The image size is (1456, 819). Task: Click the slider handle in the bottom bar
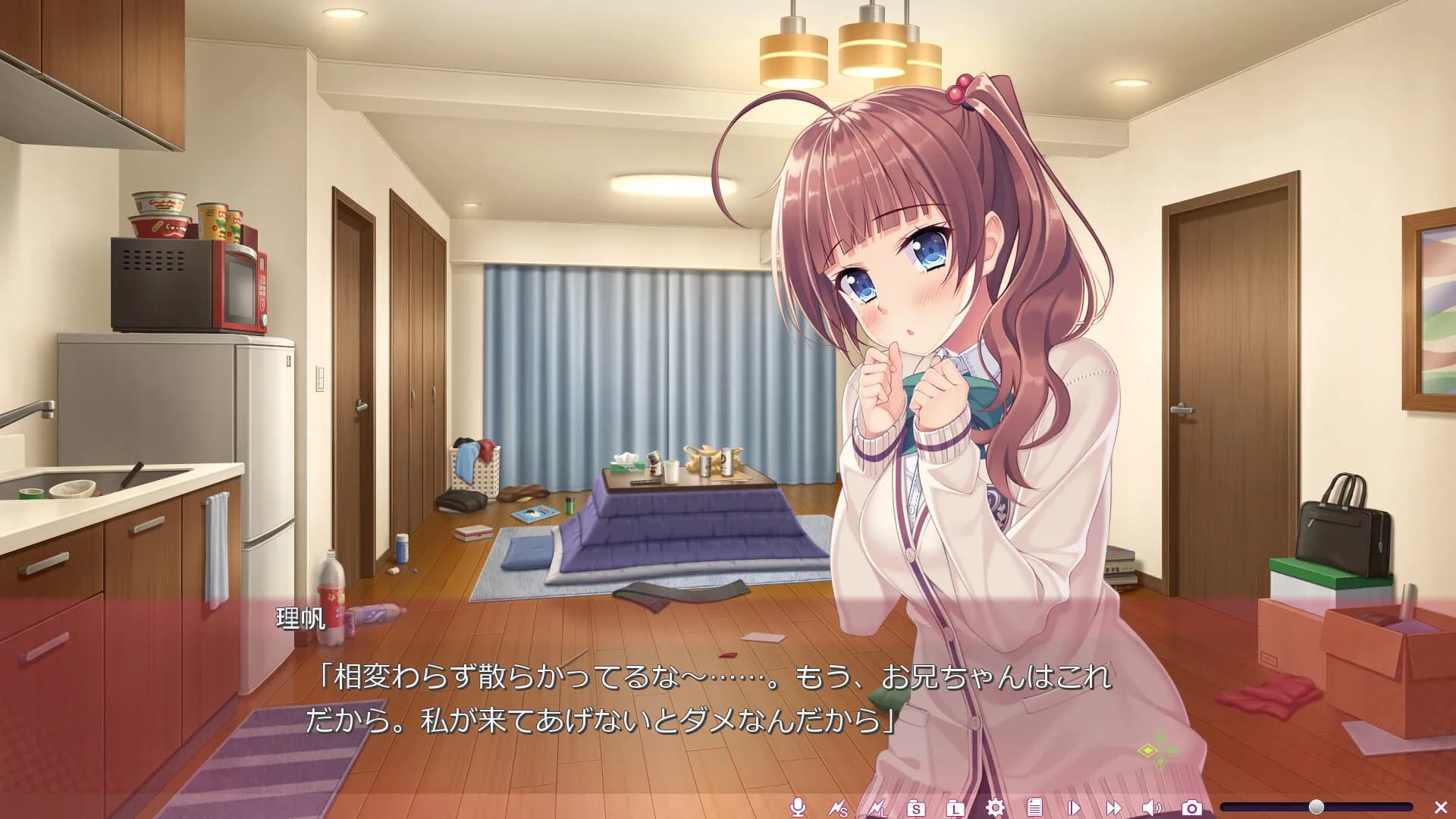1316,807
